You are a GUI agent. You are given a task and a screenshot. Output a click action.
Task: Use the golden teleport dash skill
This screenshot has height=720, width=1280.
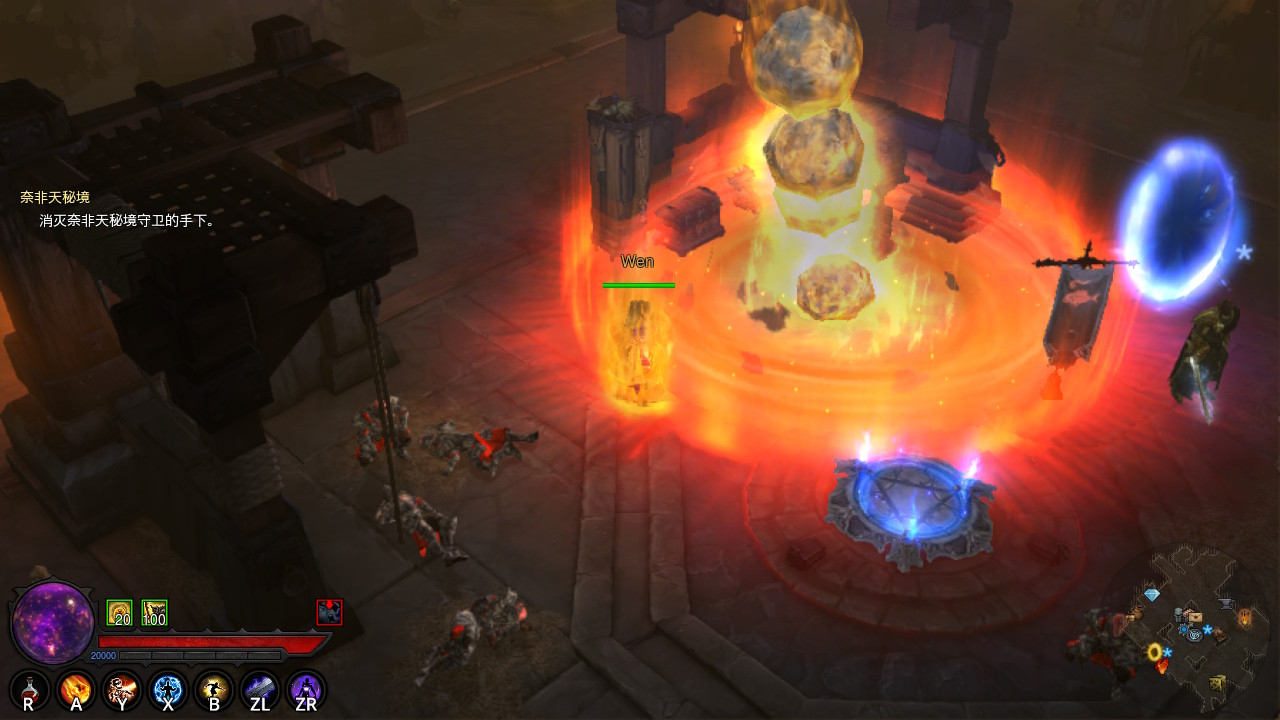[x=214, y=690]
